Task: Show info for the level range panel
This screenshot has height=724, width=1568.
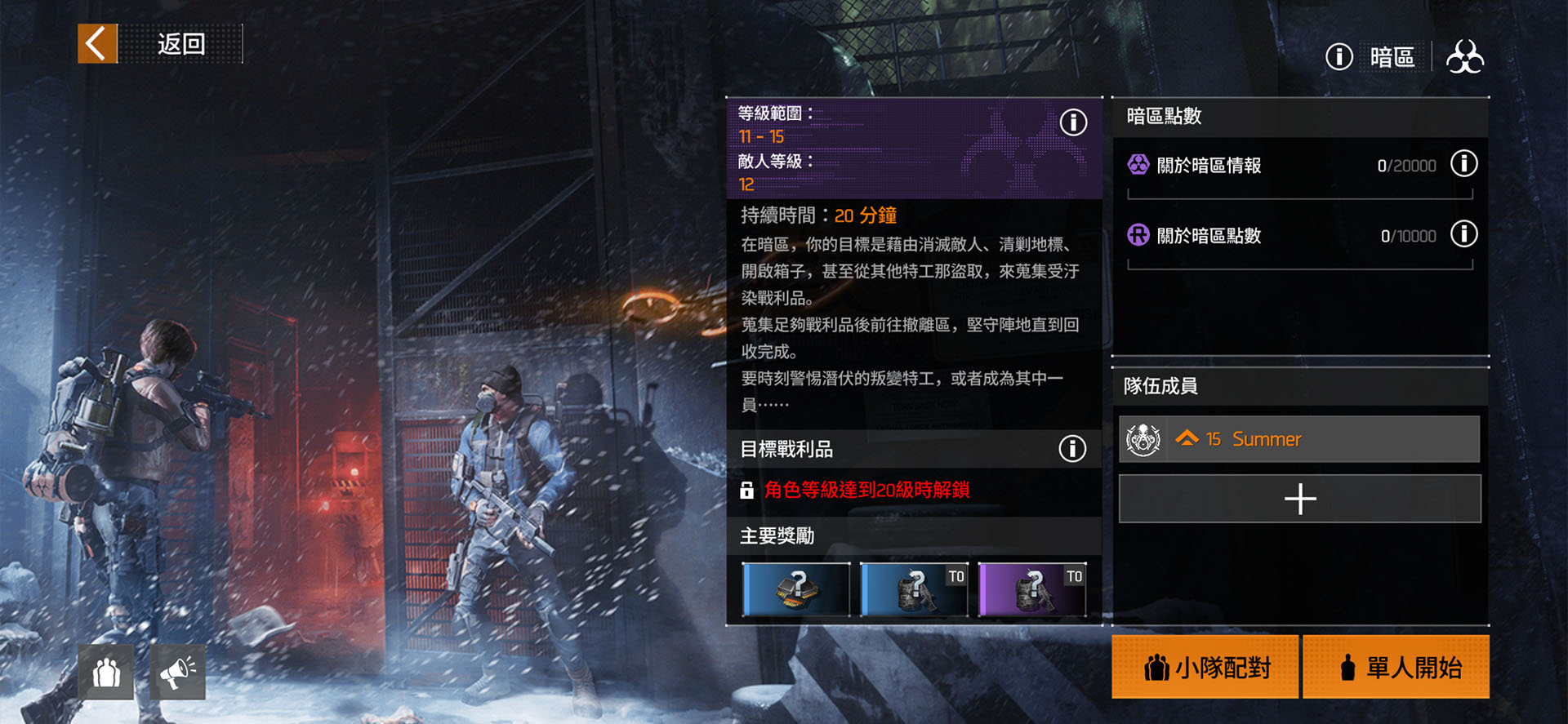Action: pos(1073,122)
